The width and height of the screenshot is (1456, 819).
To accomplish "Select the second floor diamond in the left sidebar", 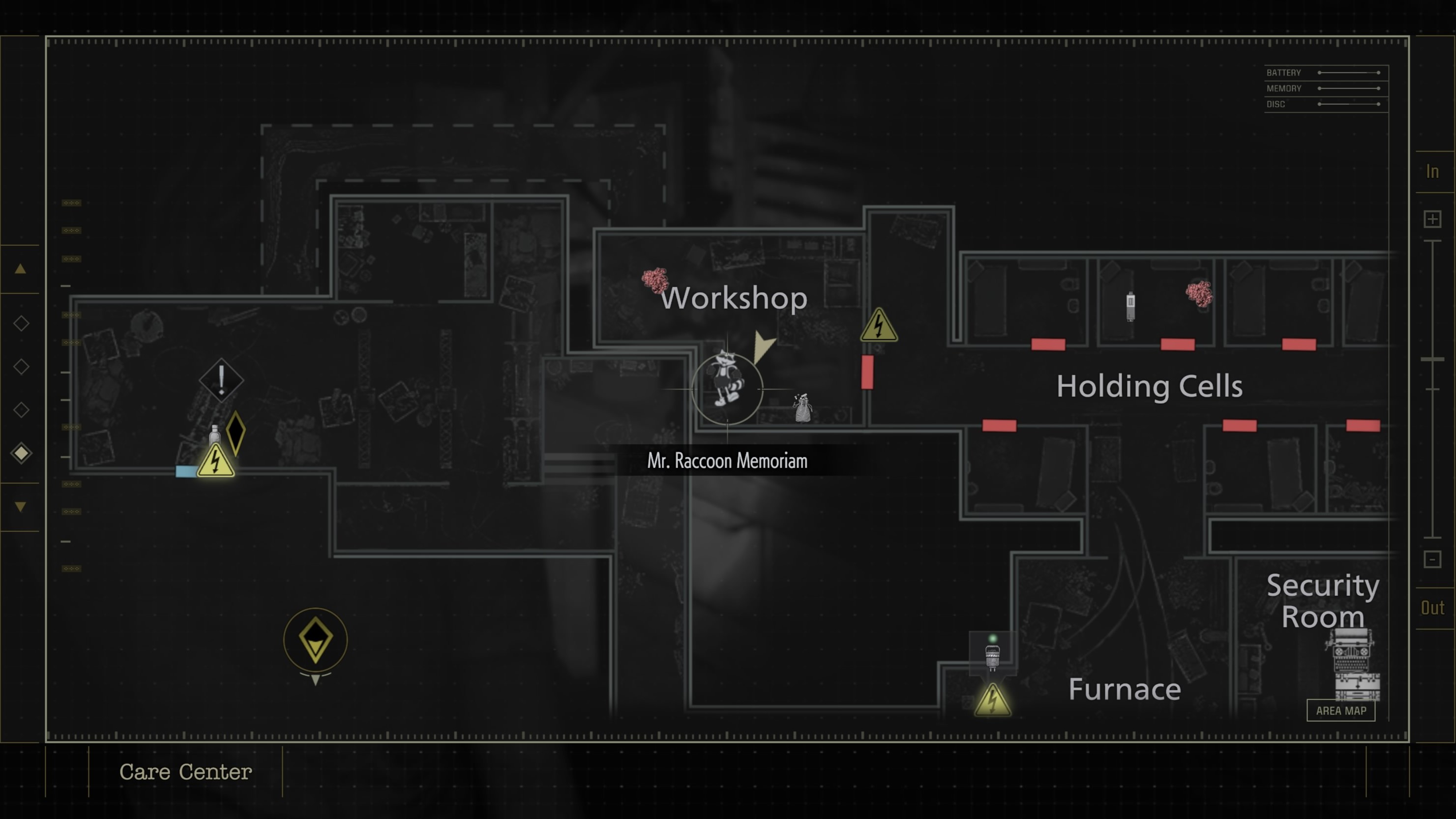I will (x=21, y=366).
